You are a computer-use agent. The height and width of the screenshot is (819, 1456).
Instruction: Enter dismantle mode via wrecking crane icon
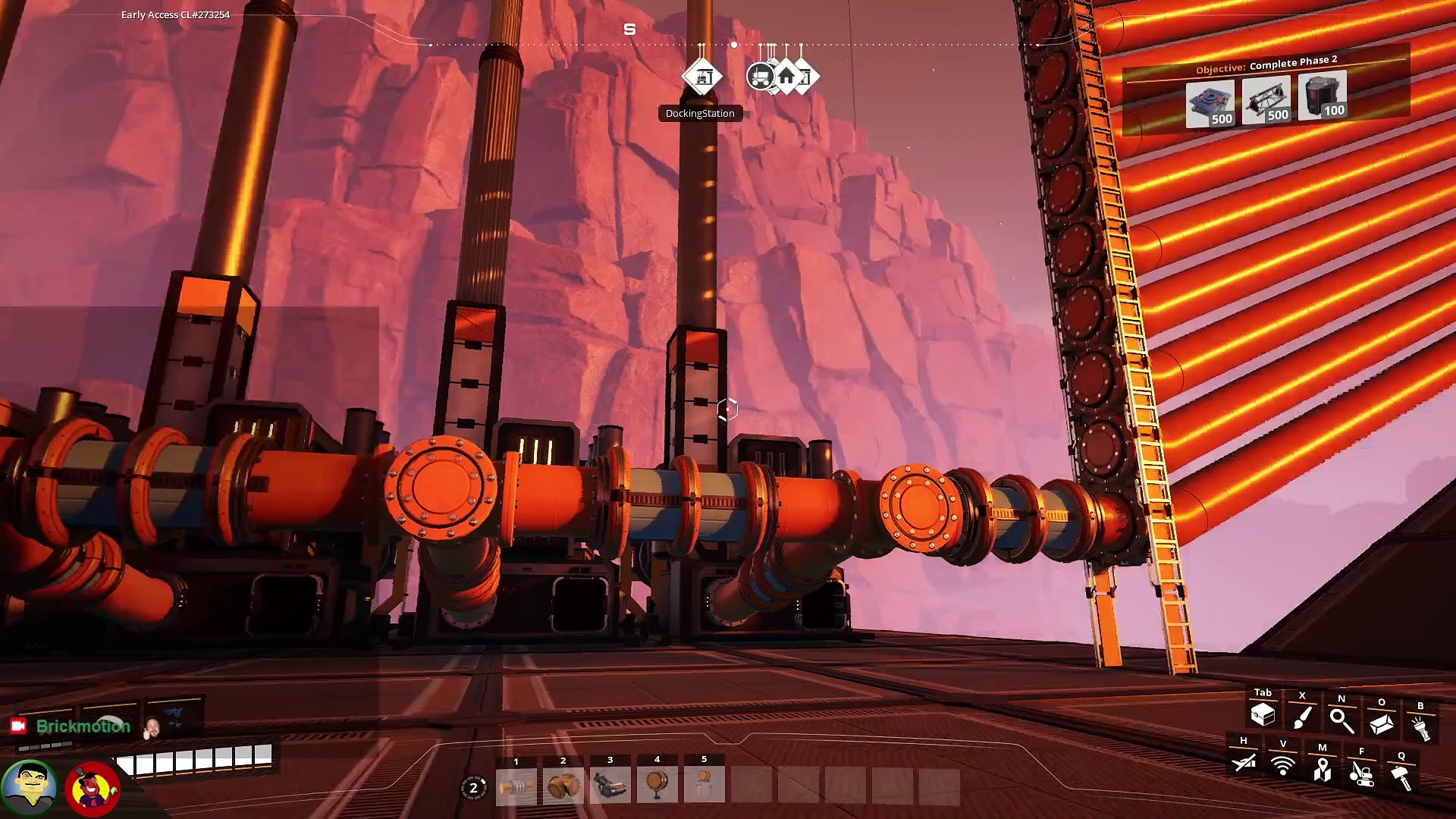pos(1362,773)
